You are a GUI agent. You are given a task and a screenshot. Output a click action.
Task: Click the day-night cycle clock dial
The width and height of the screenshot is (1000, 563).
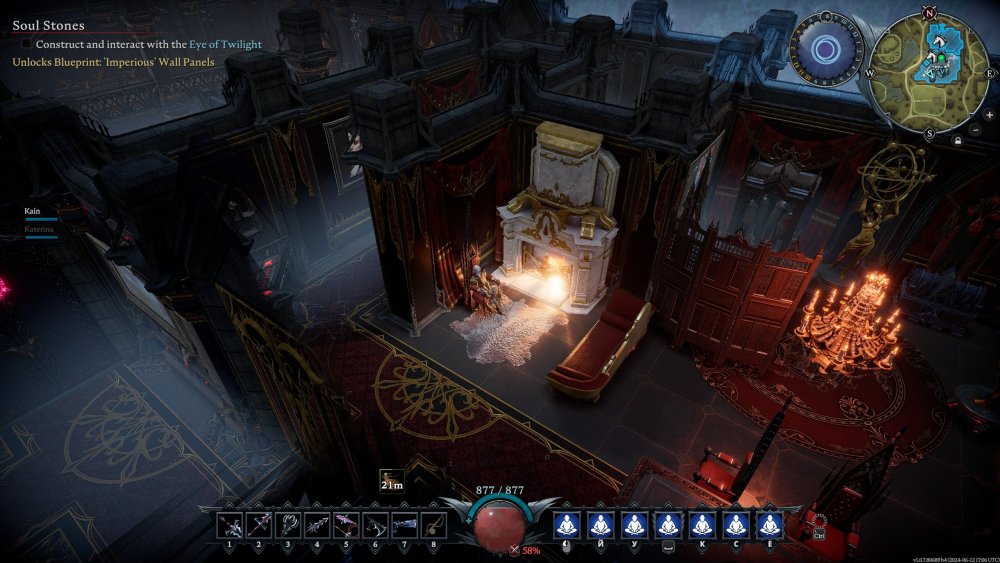tap(826, 49)
